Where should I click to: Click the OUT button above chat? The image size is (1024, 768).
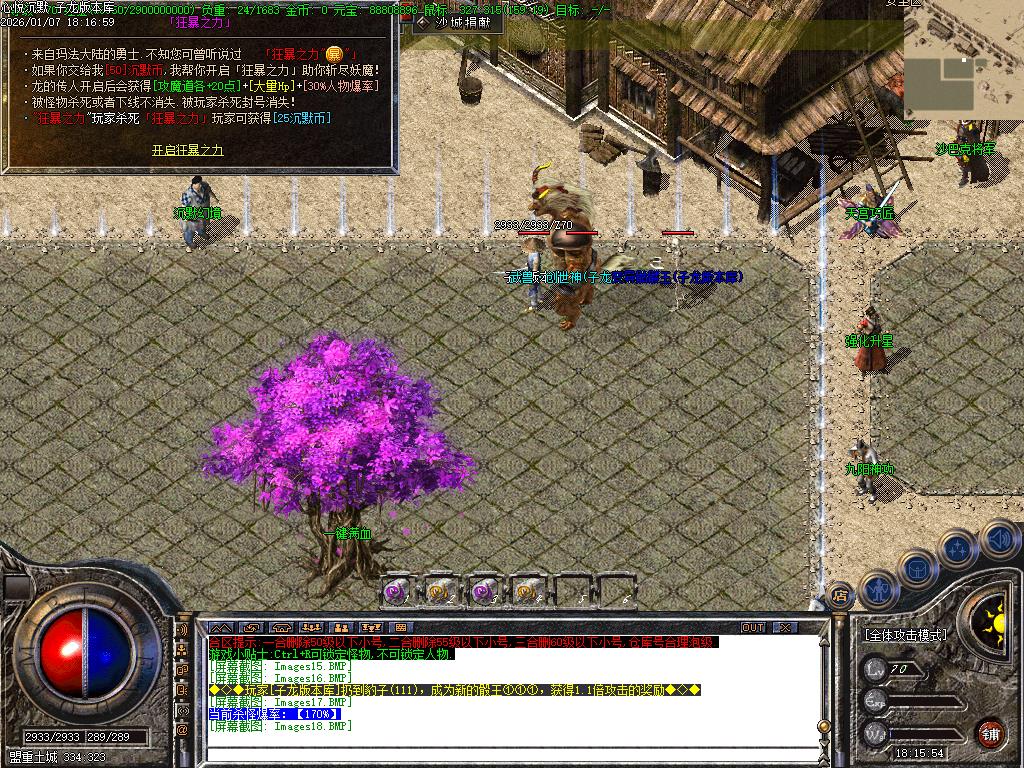coord(752,628)
